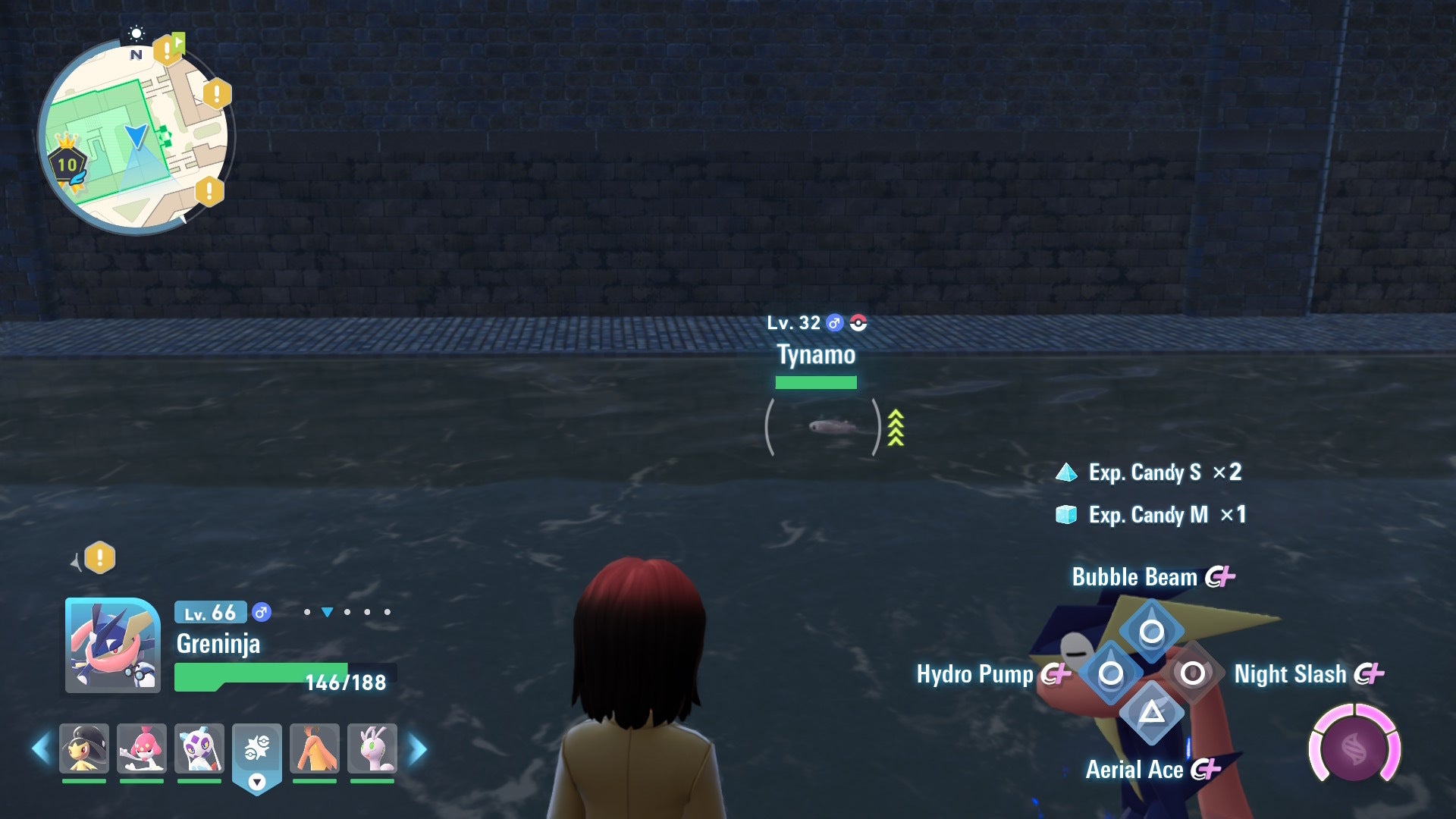Viewport: 1456px width, 819px height.
Task: Trigger the purple Mega Evolution gauge
Action: [x=1354, y=748]
